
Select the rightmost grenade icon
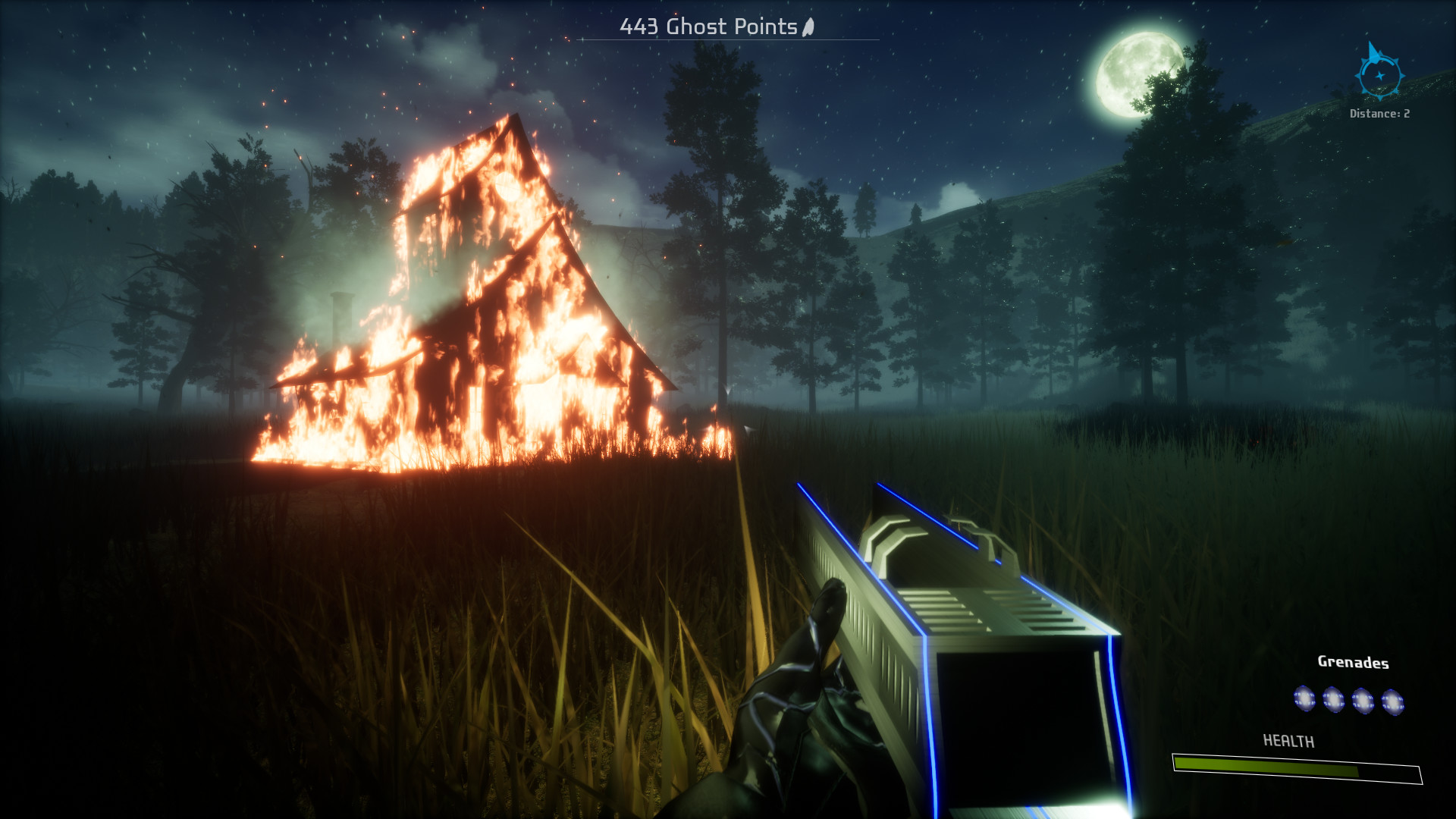pos(1394,701)
